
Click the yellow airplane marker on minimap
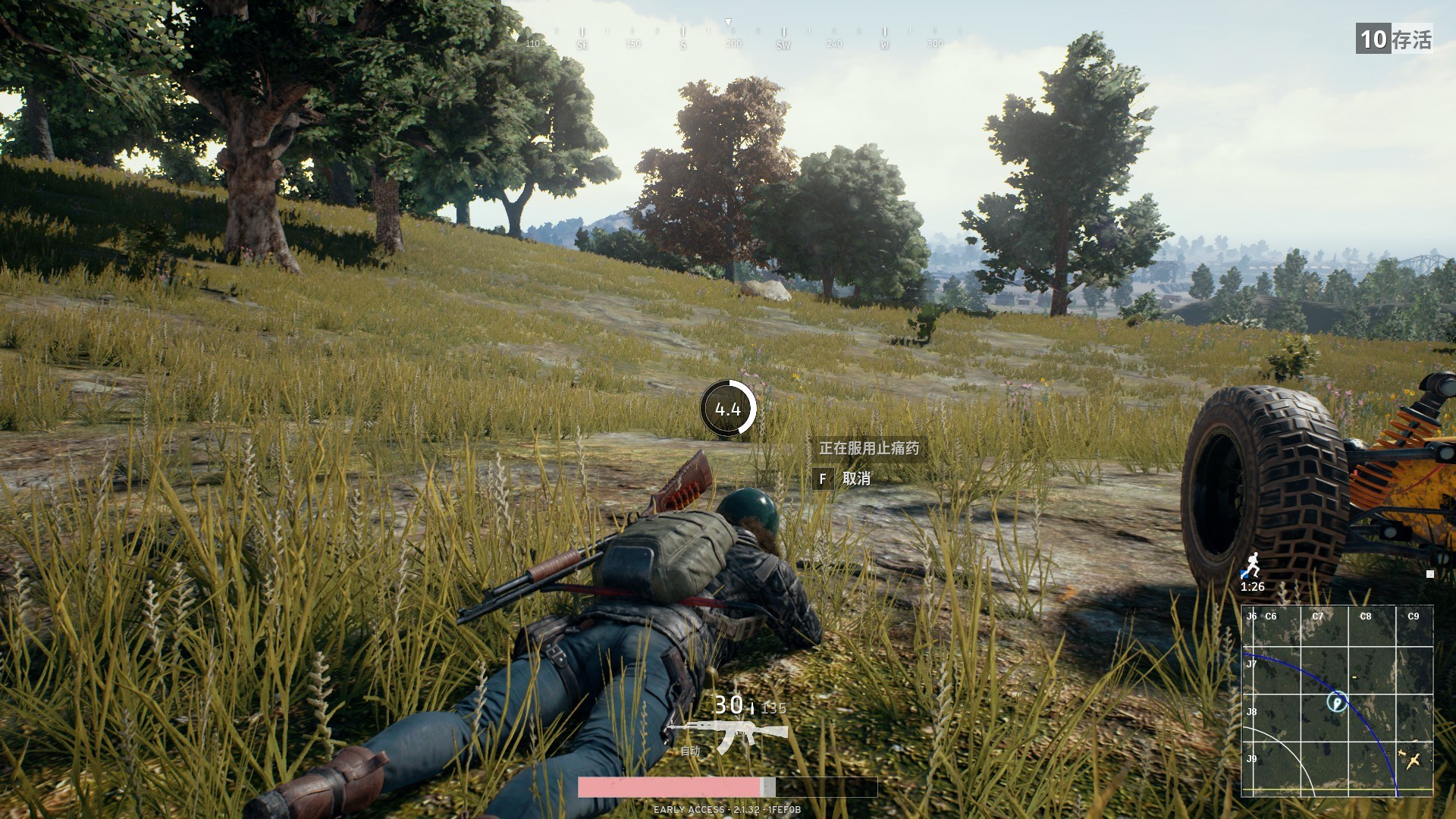[x=1412, y=758]
